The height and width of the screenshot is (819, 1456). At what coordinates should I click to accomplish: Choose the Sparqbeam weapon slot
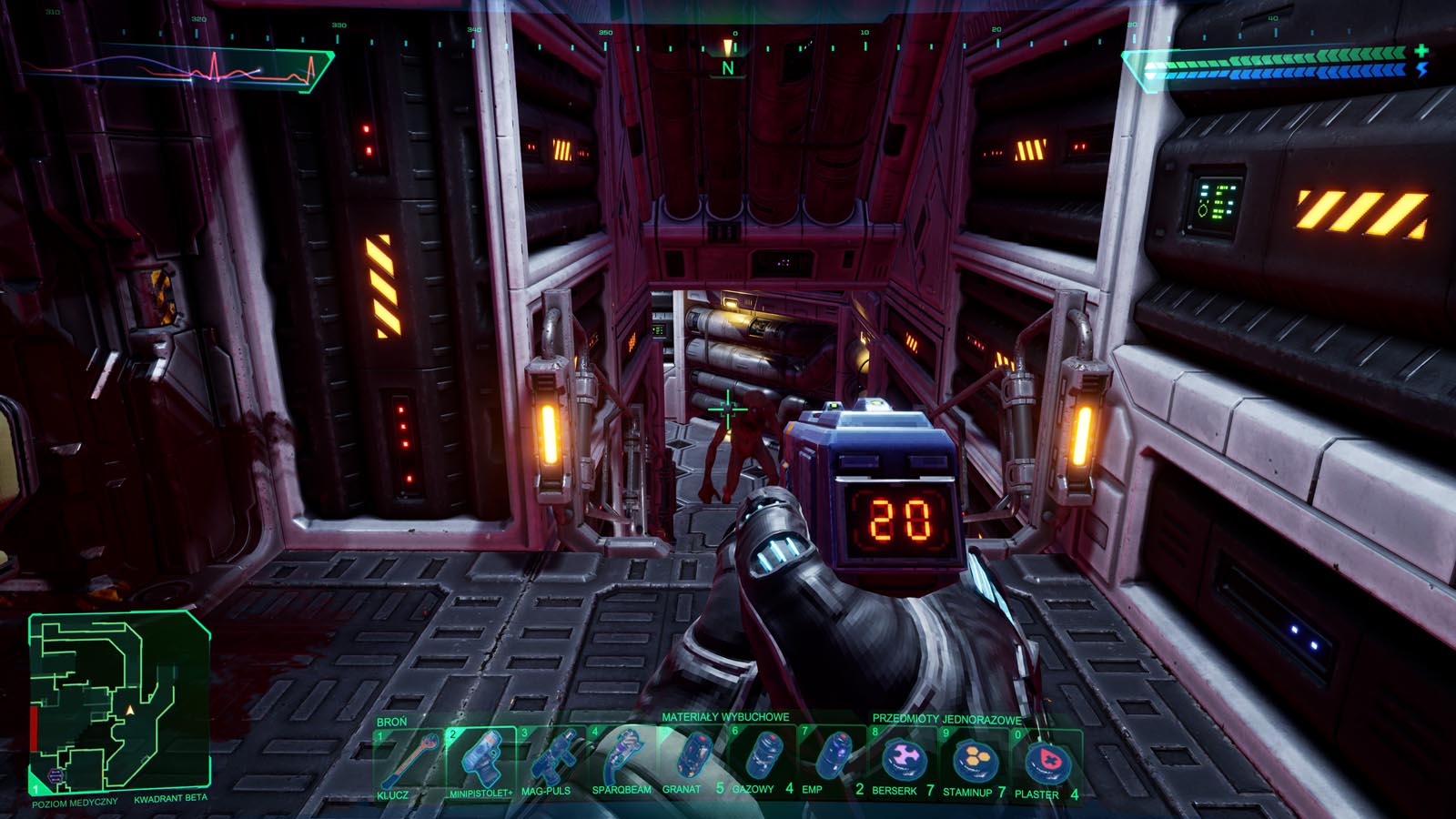click(622, 759)
